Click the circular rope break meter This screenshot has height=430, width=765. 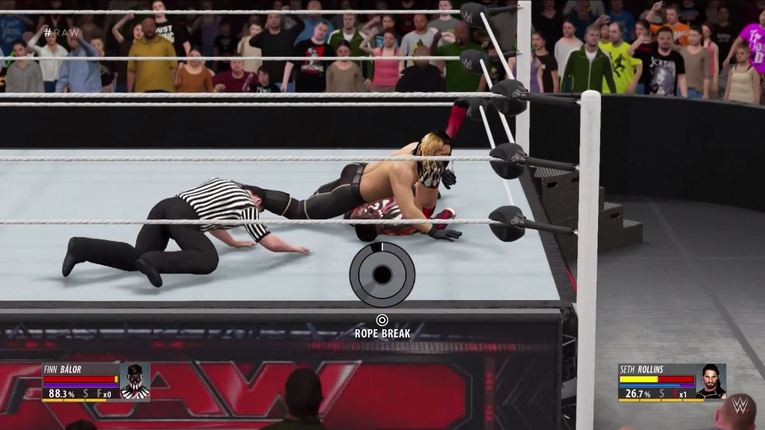[381, 274]
